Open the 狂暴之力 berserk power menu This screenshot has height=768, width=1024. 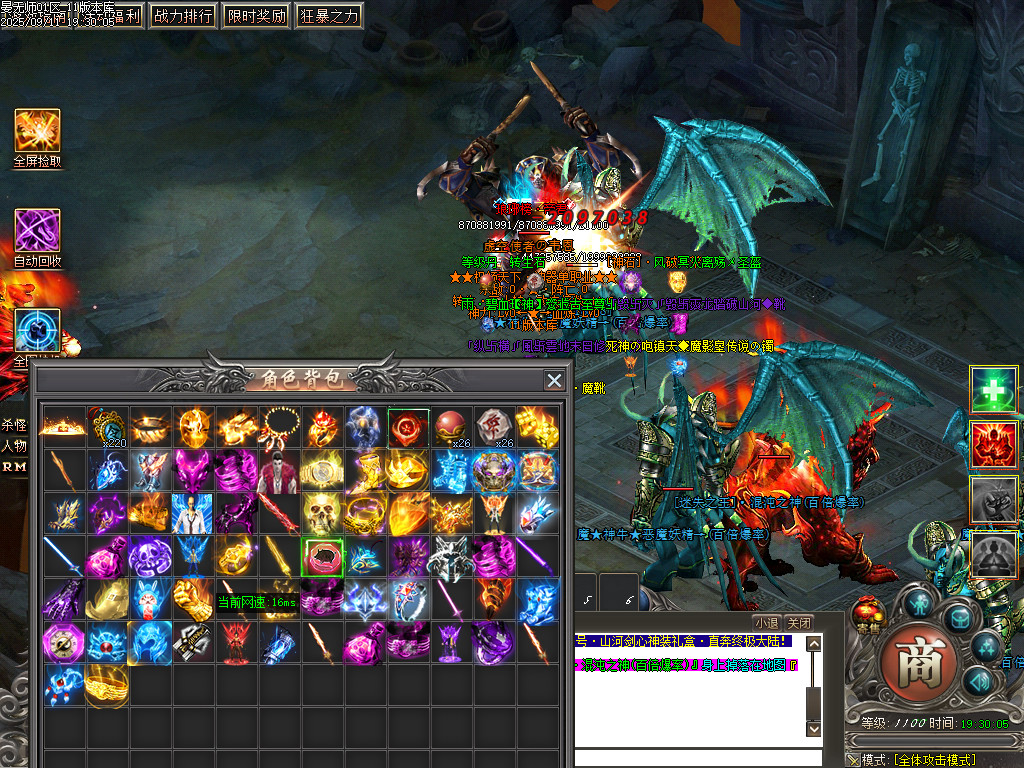(330, 16)
